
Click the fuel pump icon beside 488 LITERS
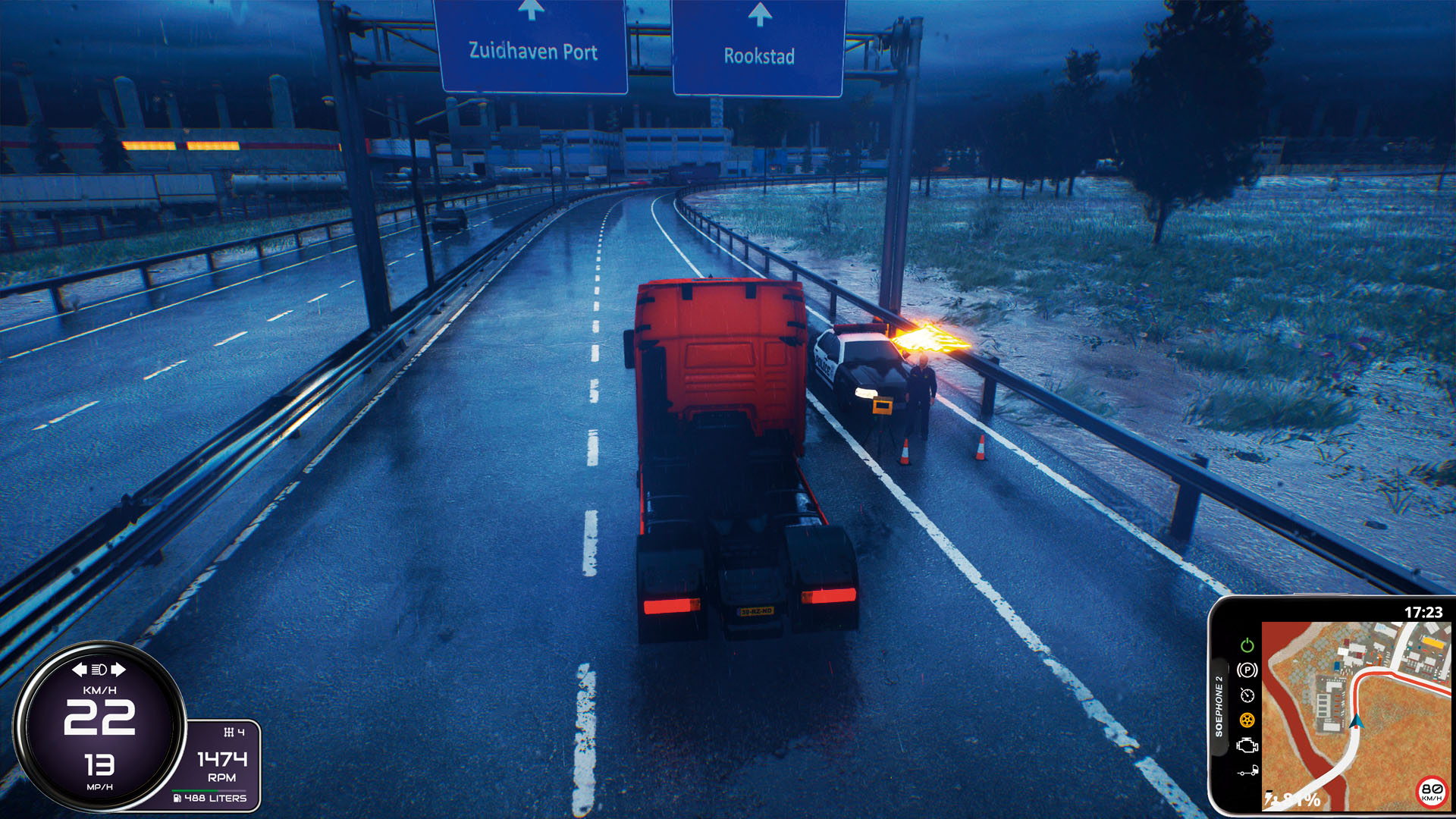click(x=177, y=798)
